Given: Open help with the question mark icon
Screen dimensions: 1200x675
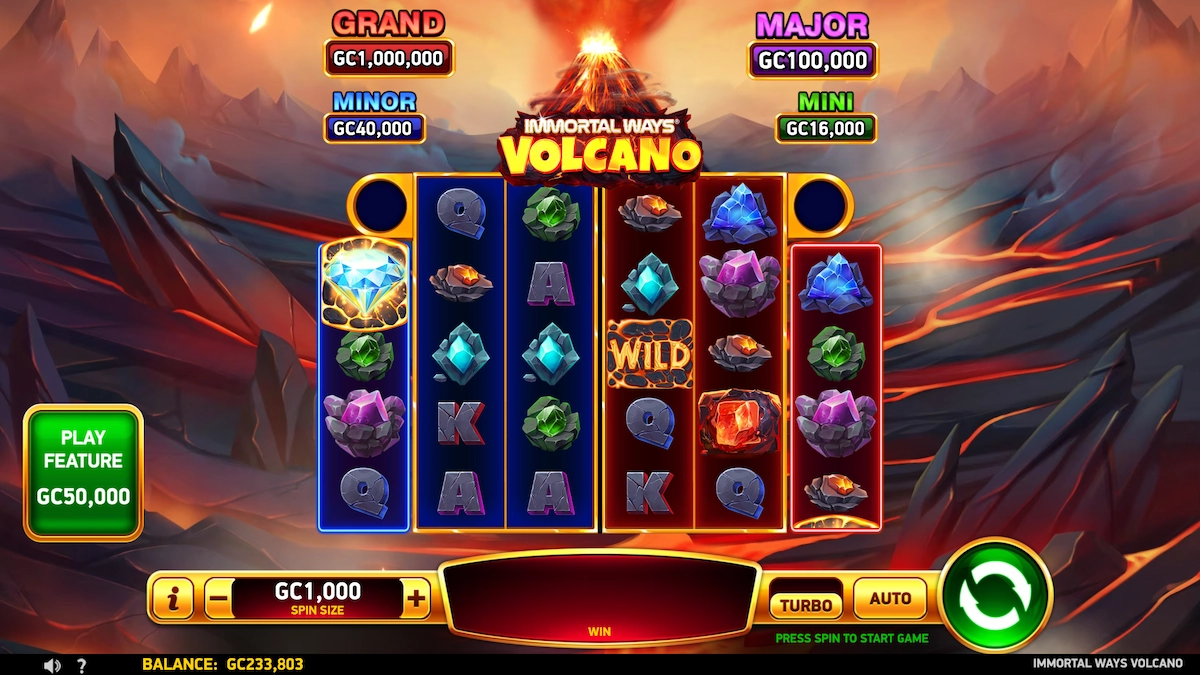Looking at the screenshot, I should tap(82, 665).
